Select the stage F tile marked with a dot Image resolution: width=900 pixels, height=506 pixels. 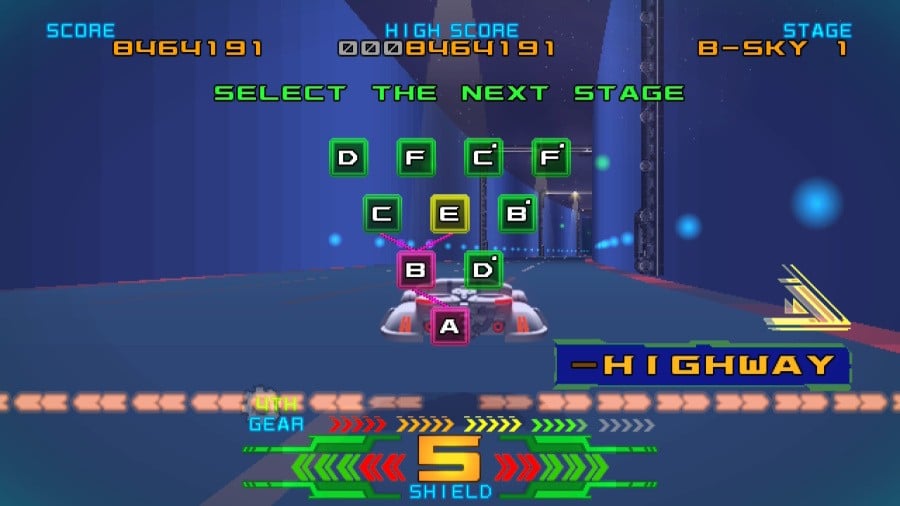[551, 157]
